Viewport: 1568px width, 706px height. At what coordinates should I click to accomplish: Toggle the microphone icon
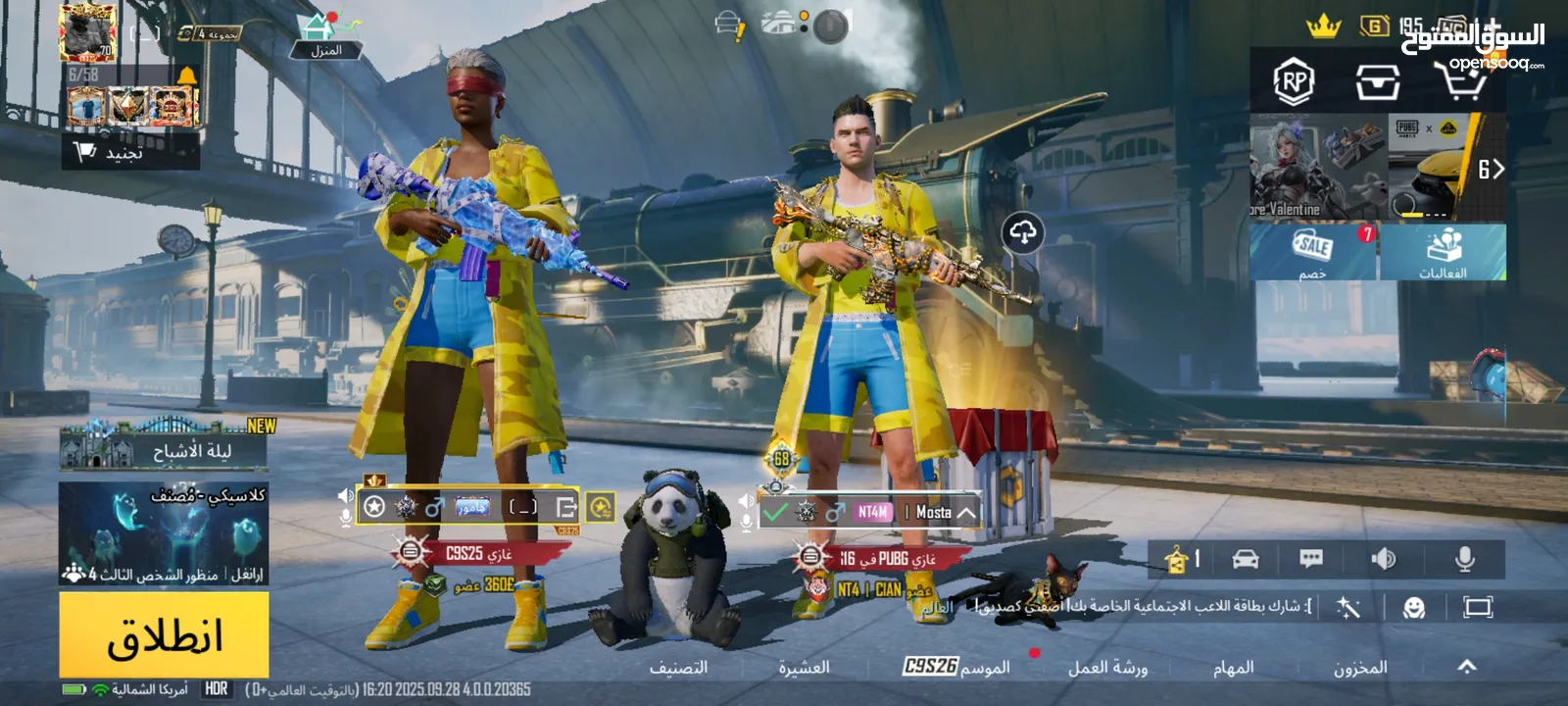click(1464, 559)
